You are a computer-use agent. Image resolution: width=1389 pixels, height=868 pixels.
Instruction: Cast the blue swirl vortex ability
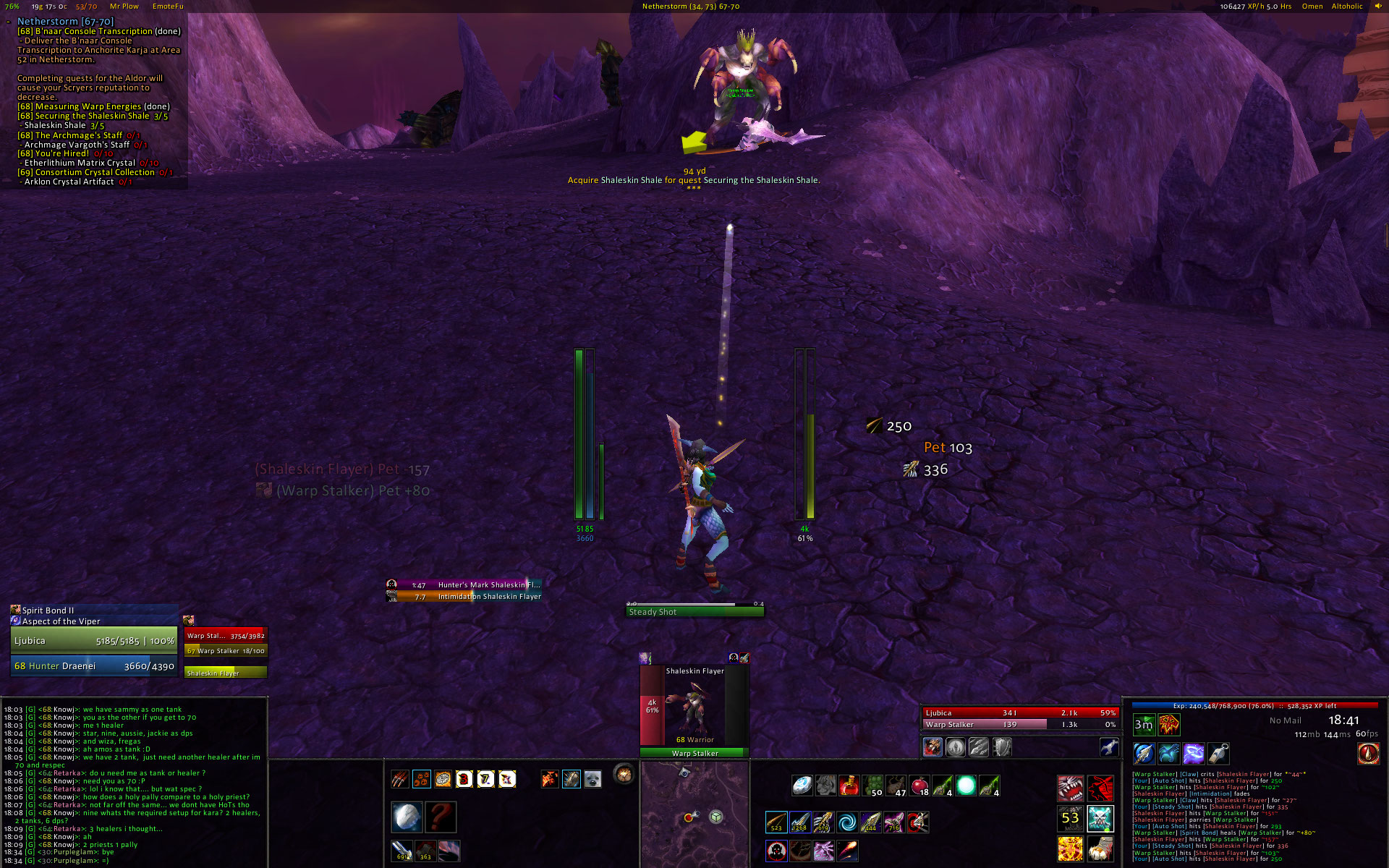coord(846,822)
